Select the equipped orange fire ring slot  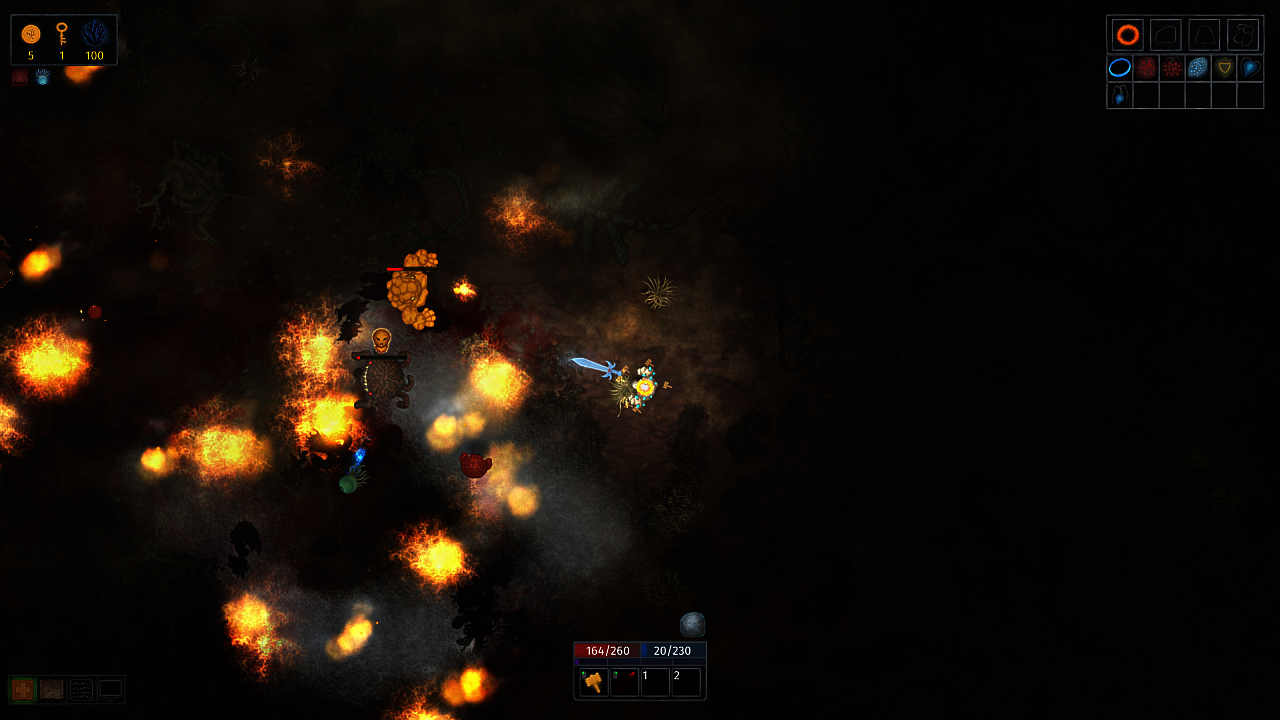(1128, 35)
